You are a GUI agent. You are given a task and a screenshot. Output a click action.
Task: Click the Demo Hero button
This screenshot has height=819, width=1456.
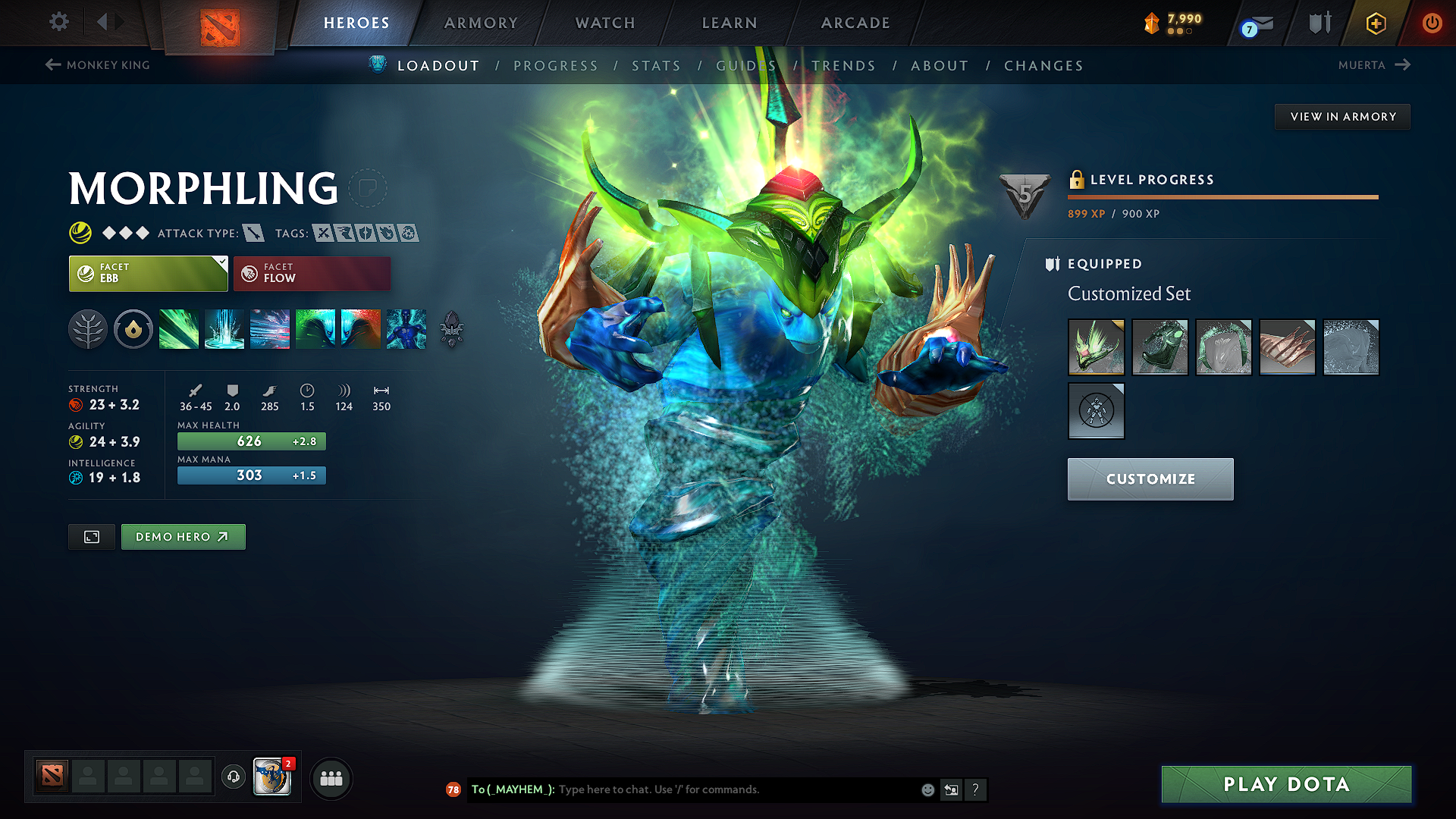pos(183,536)
